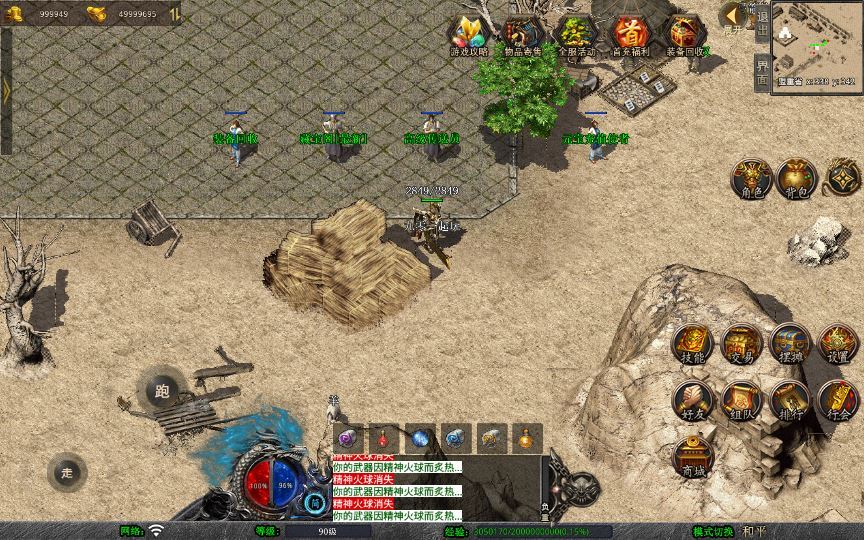Open the 角色 character sheet

pos(750,178)
